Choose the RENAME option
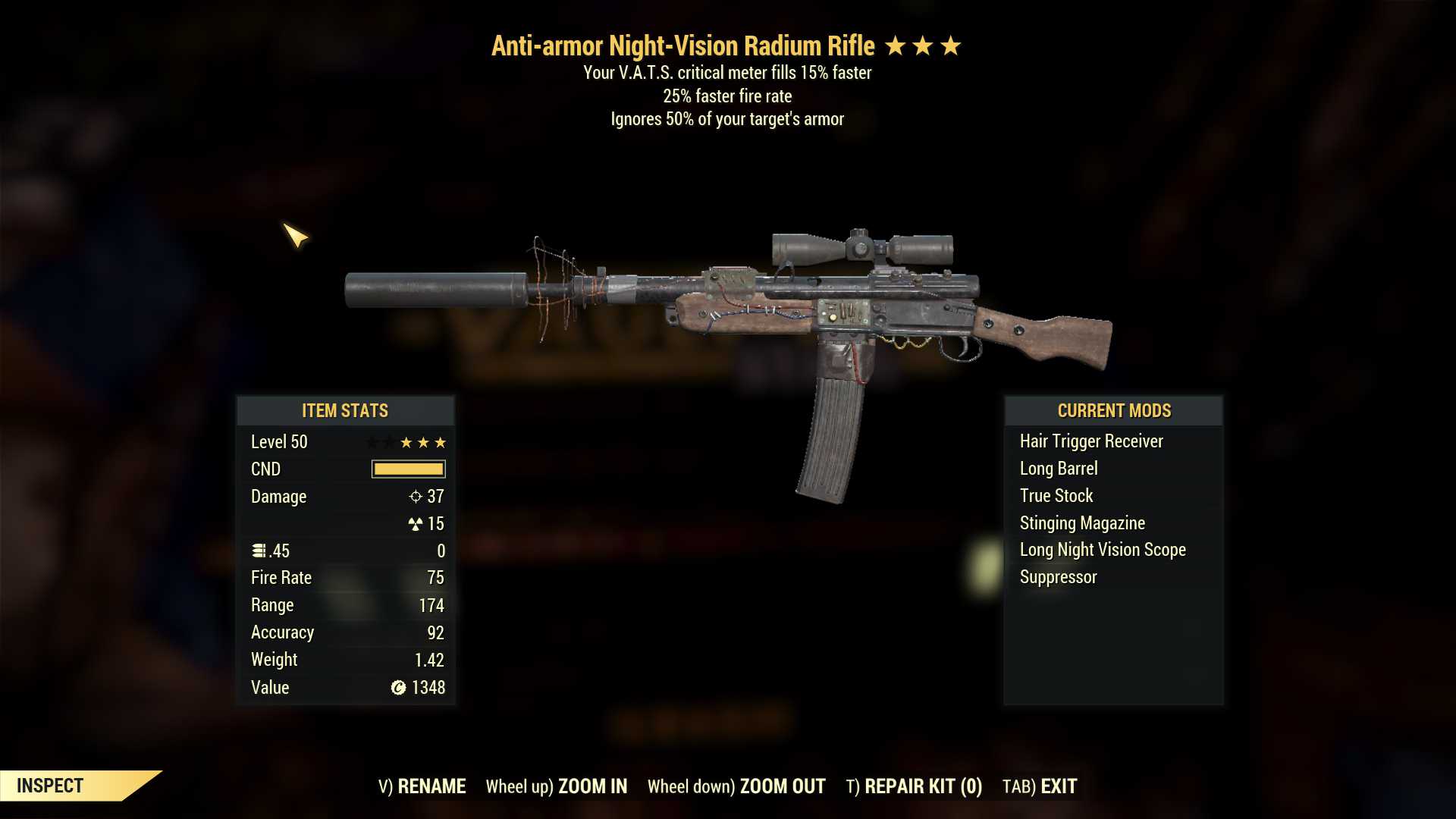Screen dimensions: 1456x819 tap(422, 786)
